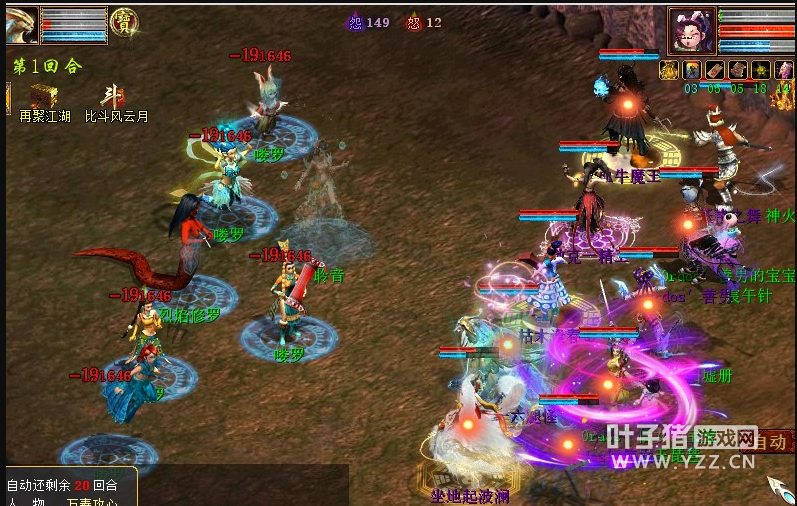The width and height of the screenshot is (797, 506).
Task: Open the 再聚江湖 treasure chest icon
Action: click(x=42, y=96)
